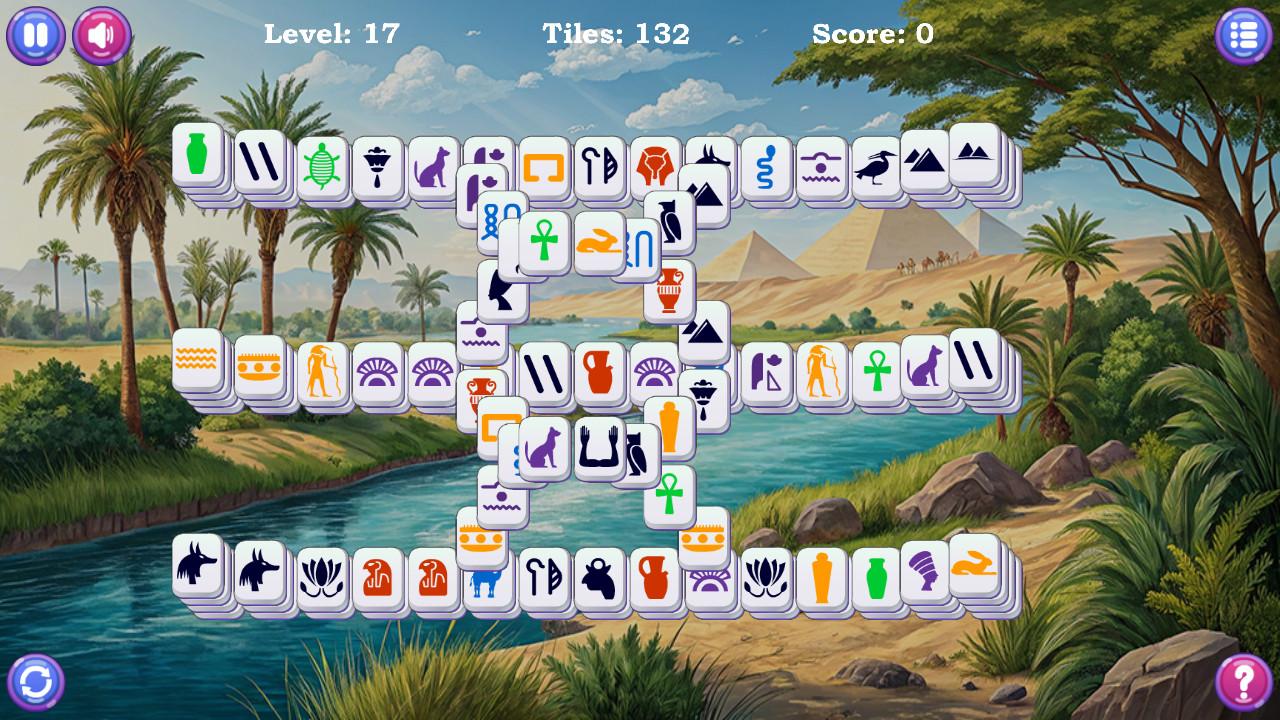Viewport: 1280px width, 720px height.
Task: Select the red amphora vase tile
Action: tap(671, 290)
